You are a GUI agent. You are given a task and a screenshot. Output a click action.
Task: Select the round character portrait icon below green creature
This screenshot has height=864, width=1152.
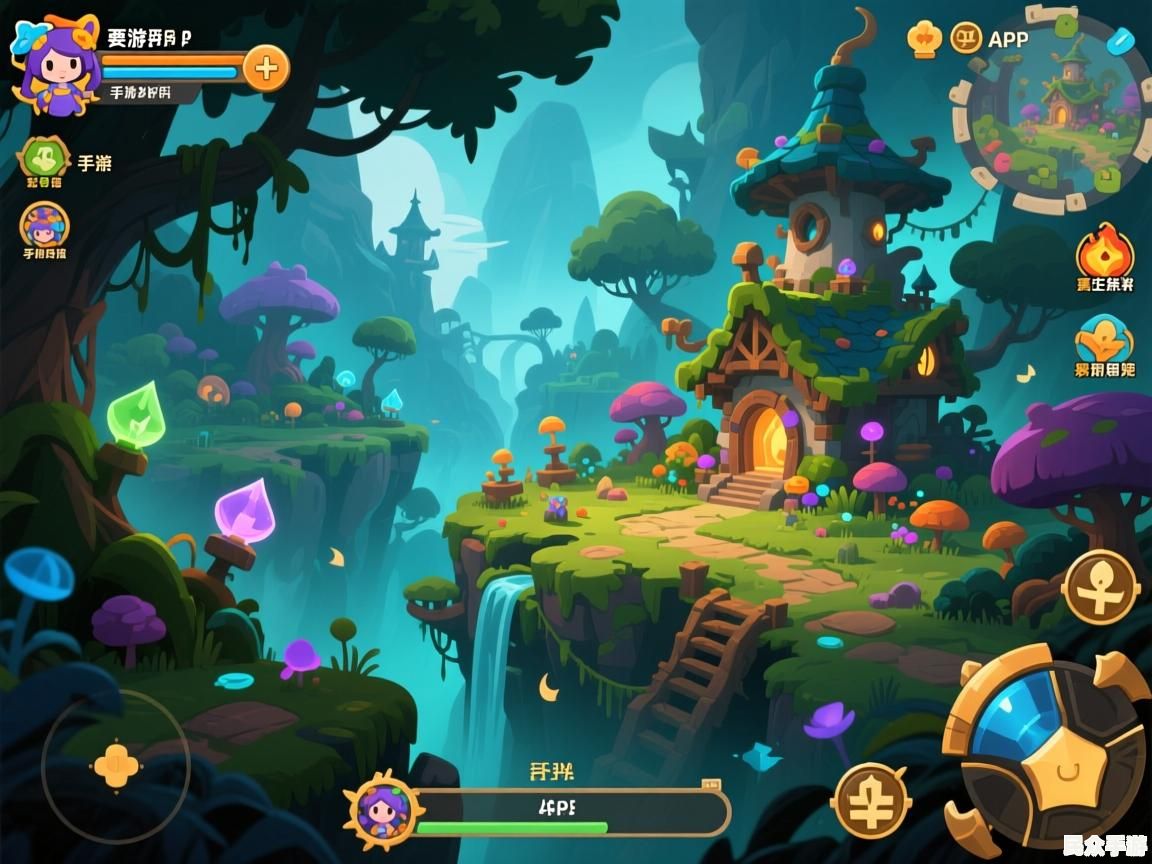(x=45, y=225)
